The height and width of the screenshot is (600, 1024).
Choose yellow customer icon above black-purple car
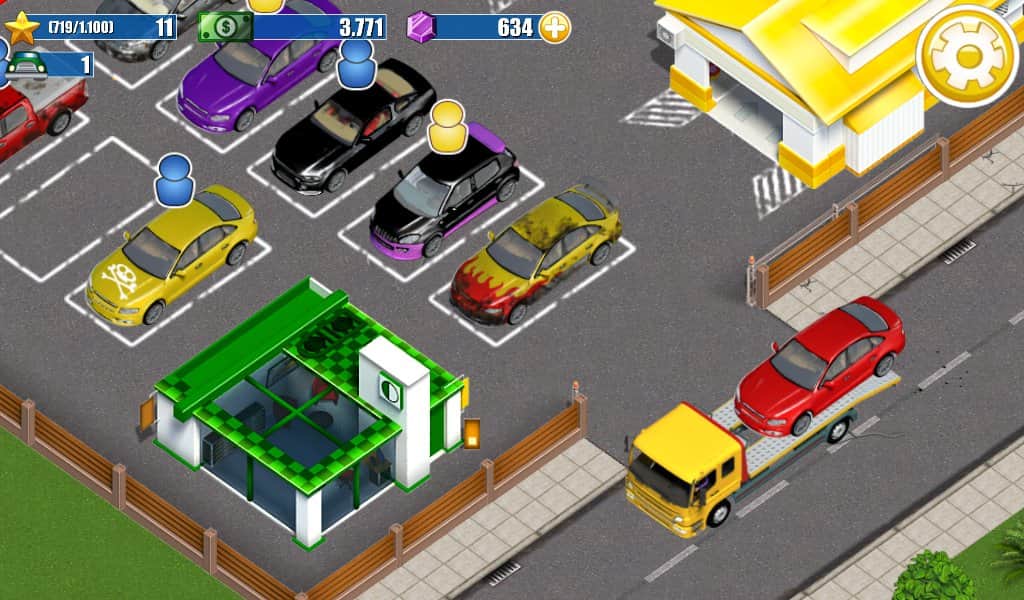[449, 125]
